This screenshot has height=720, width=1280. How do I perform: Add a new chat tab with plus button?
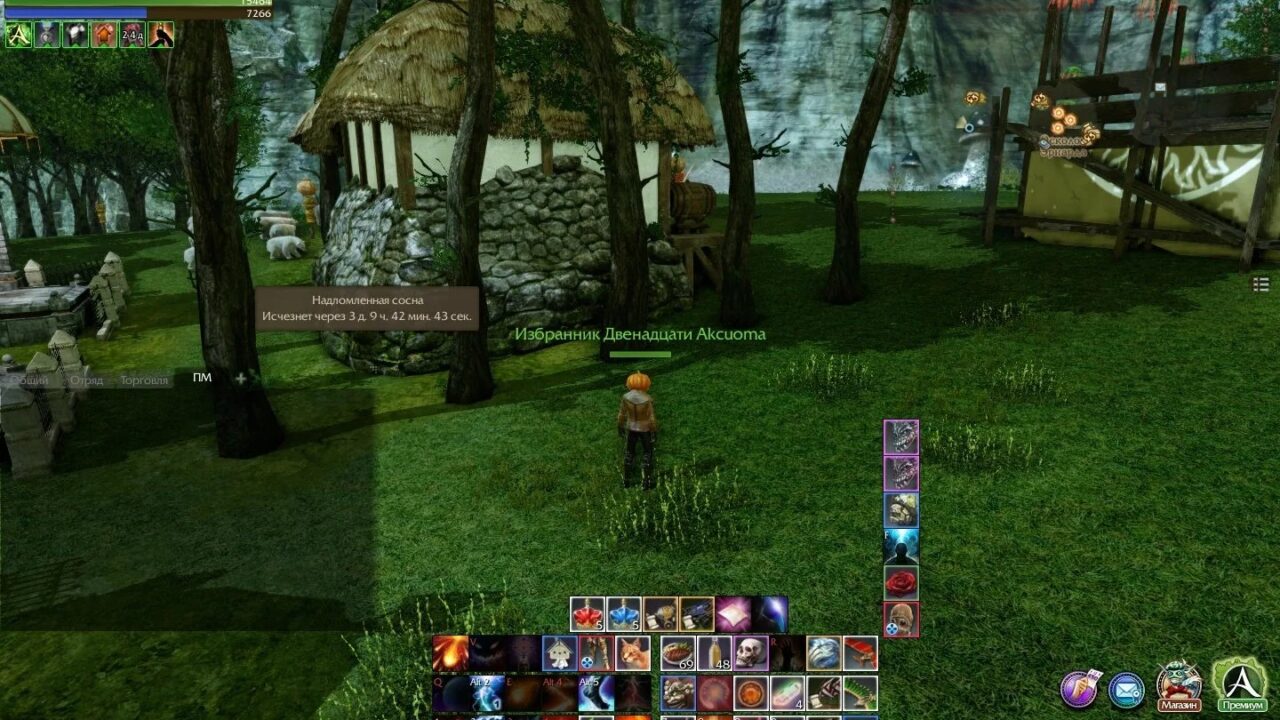point(240,378)
